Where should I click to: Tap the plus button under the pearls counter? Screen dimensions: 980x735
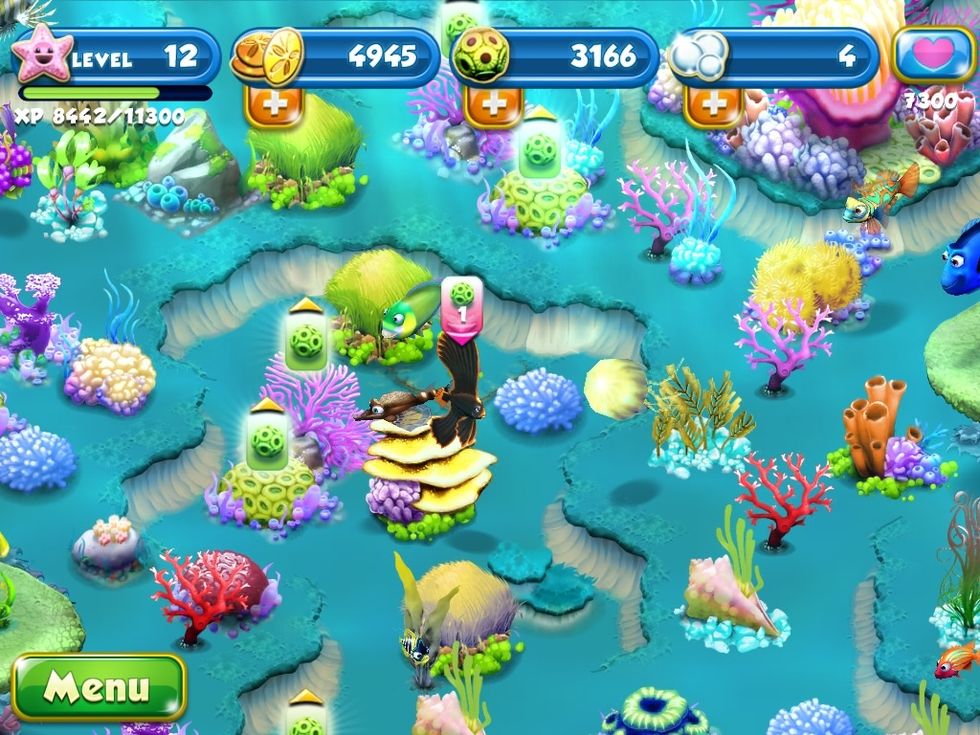[716, 105]
